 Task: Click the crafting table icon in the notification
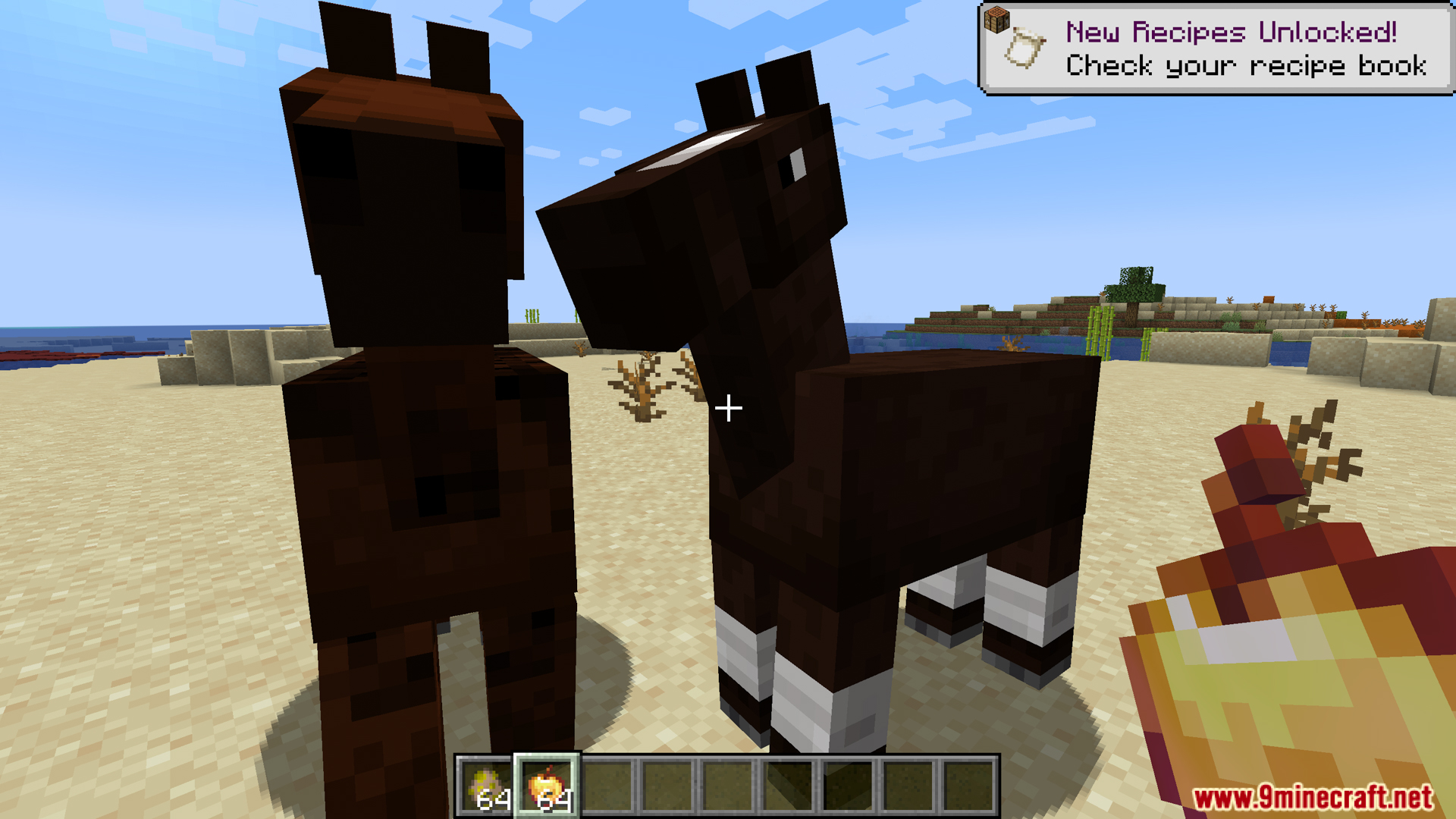(x=998, y=20)
